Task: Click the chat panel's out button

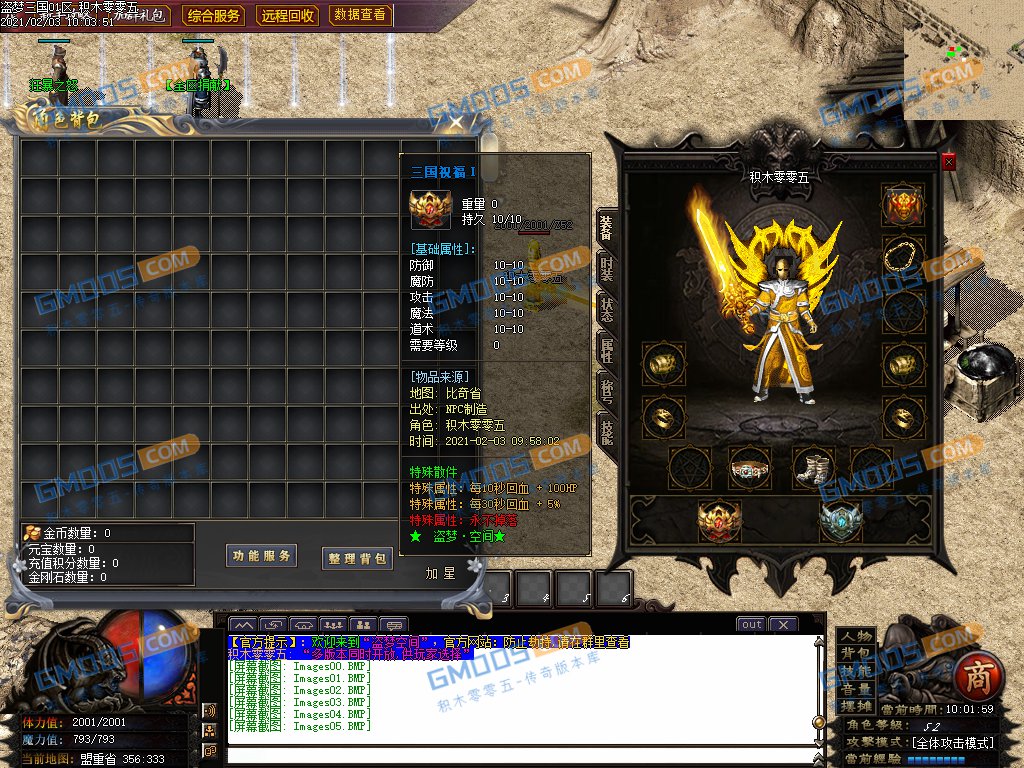Action: tap(751, 625)
